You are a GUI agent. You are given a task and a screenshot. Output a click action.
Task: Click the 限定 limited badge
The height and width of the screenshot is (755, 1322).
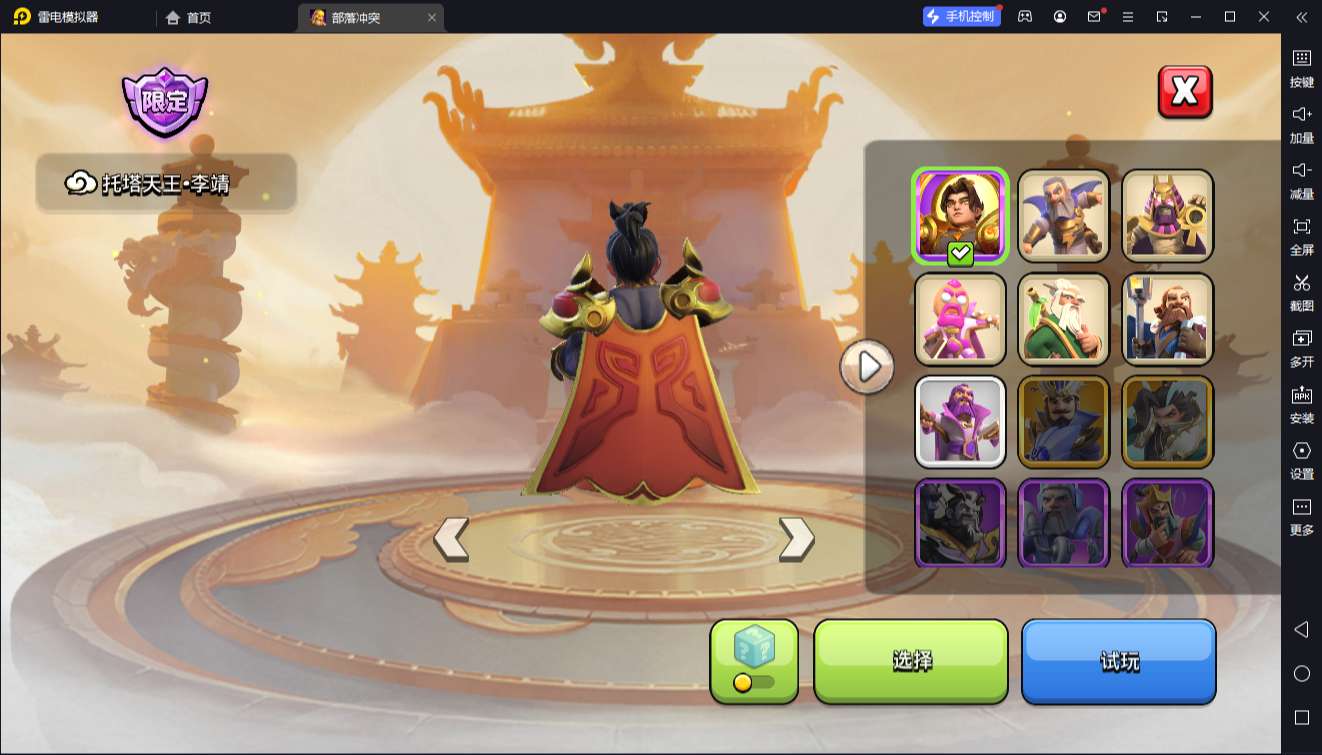coord(165,101)
